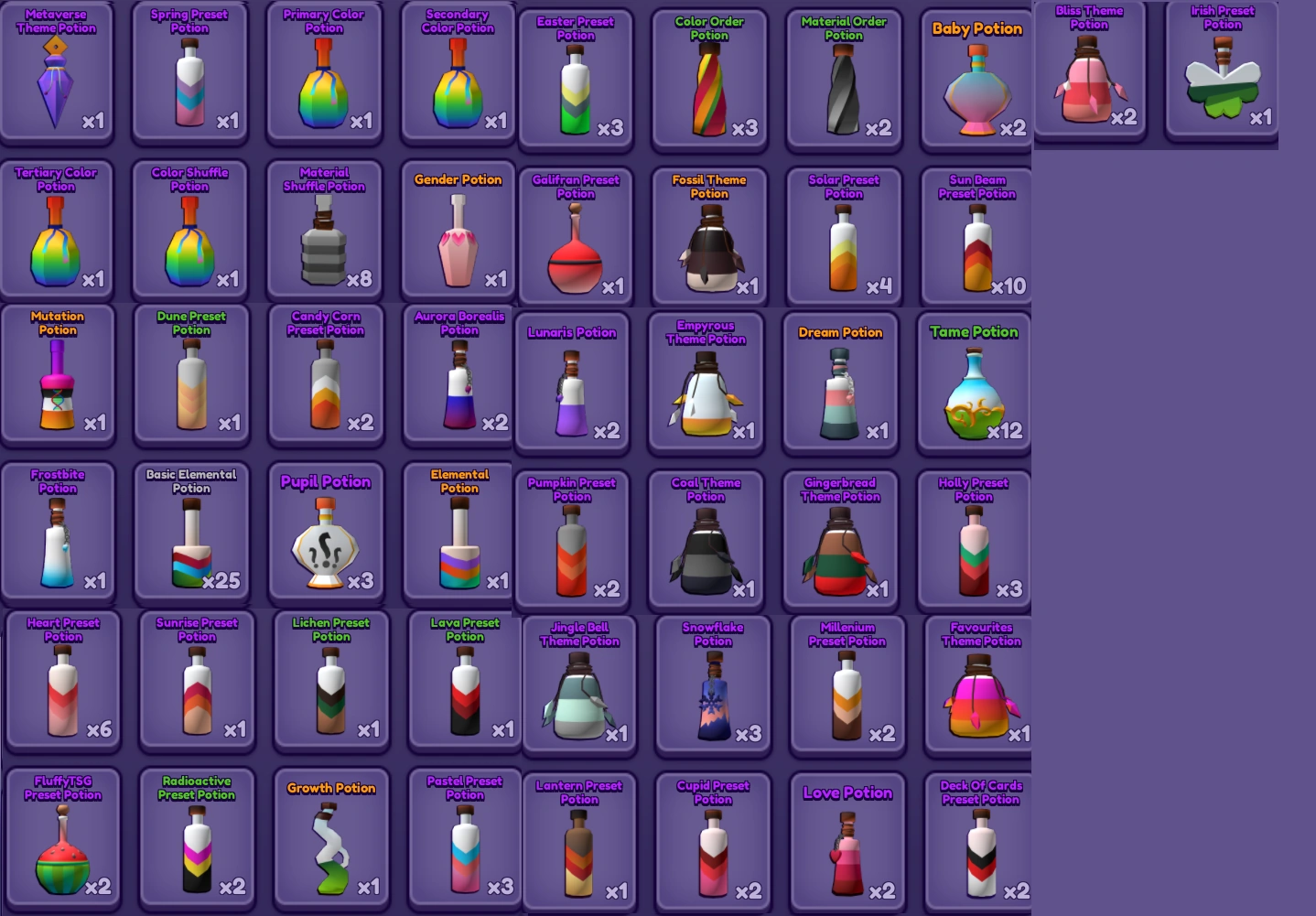Select the Snowflake Potion

[x=712, y=684]
